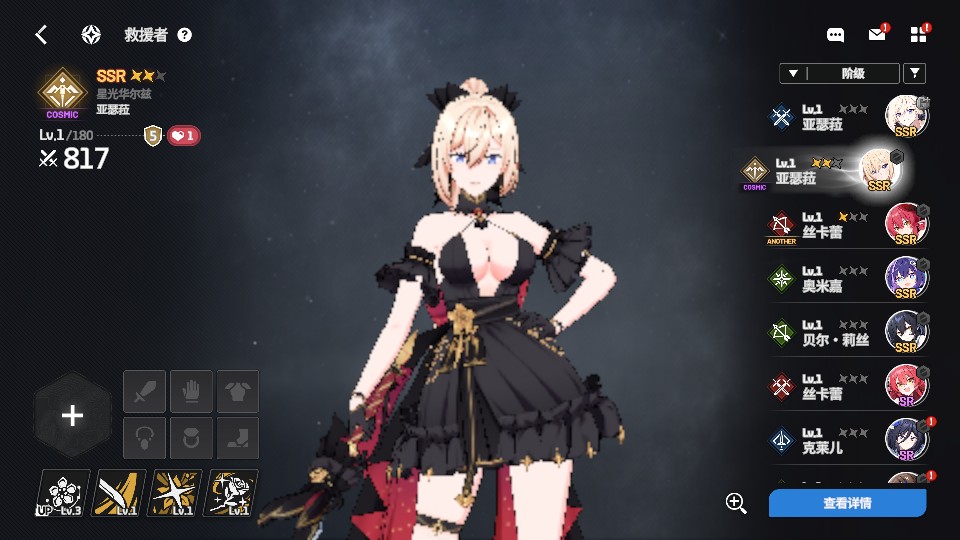Open the help question mark icon
The height and width of the screenshot is (540, 960).
[x=184, y=35]
